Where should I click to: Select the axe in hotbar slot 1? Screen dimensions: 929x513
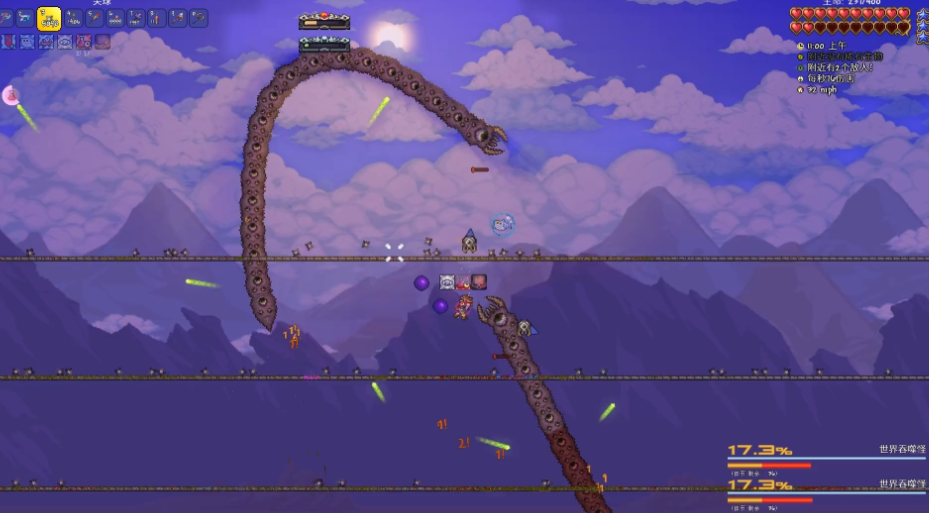click(x=7, y=18)
